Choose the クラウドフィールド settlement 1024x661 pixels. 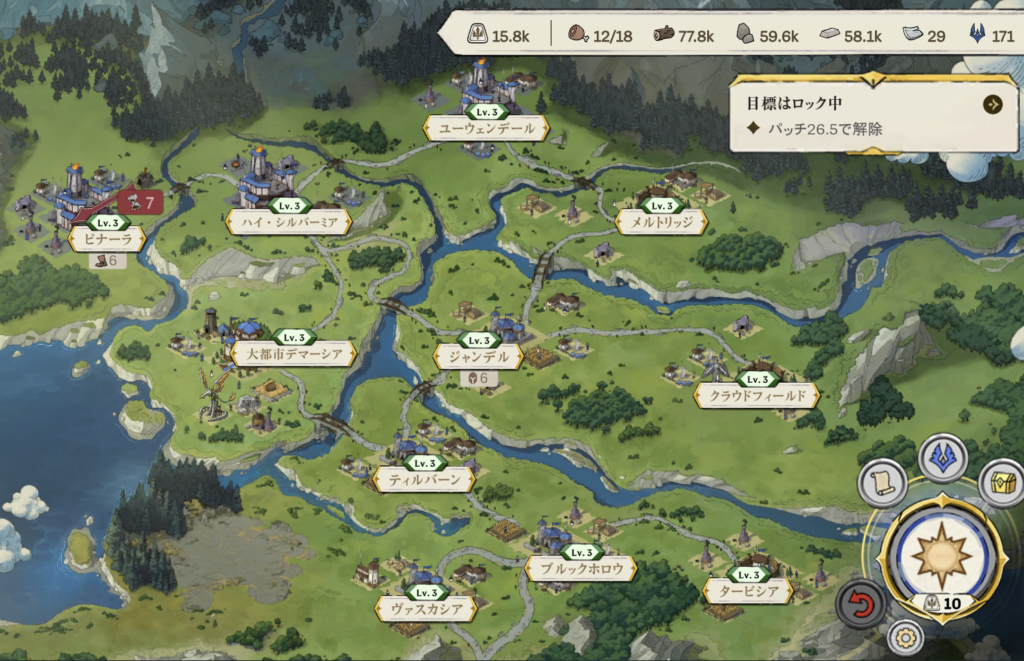(x=757, y=396)
